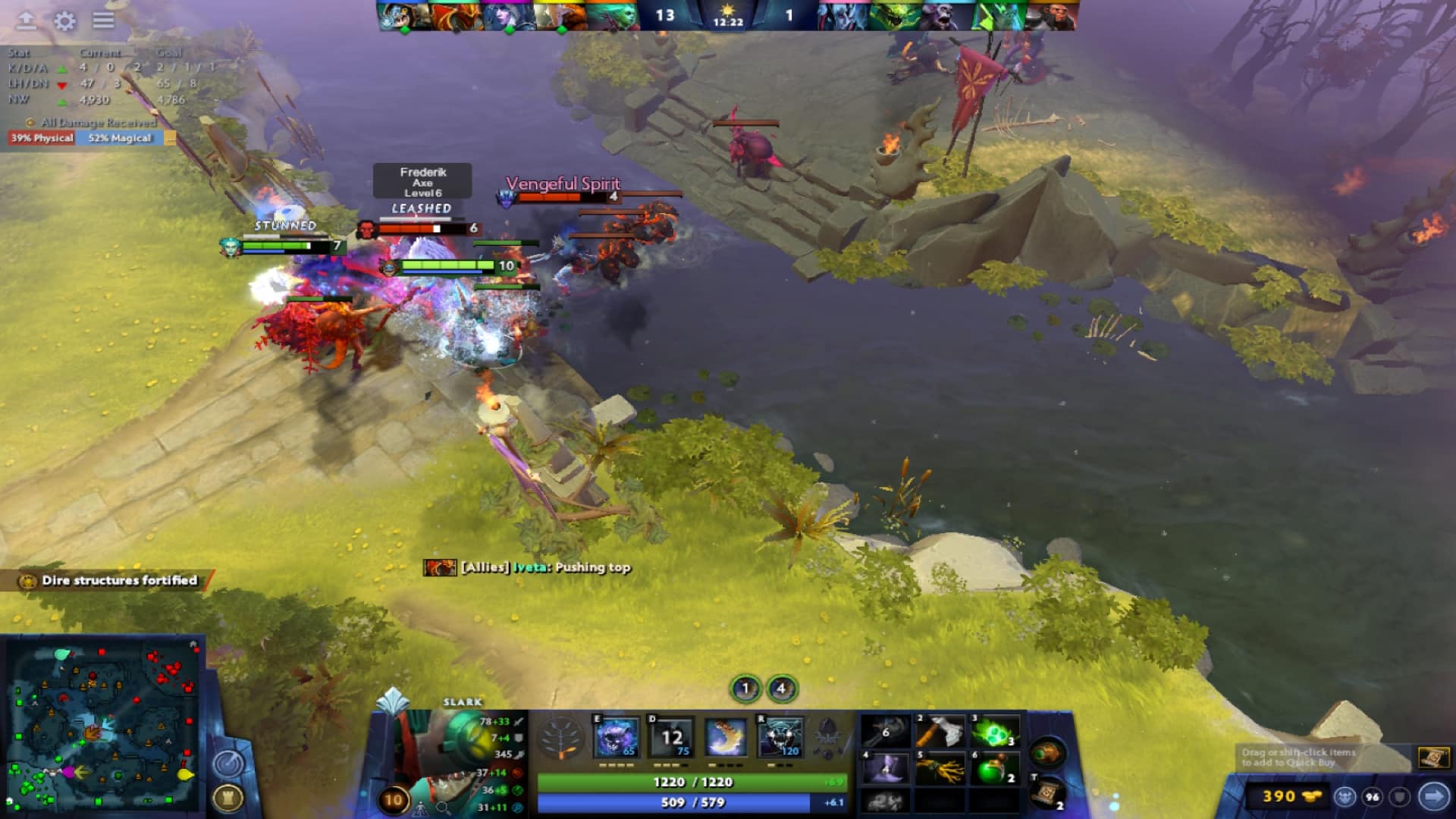The width and height of the screenshot is (1456, 819).
Task: Click the Quick Buy sticky TP scroll slot
Action: 1434,758
